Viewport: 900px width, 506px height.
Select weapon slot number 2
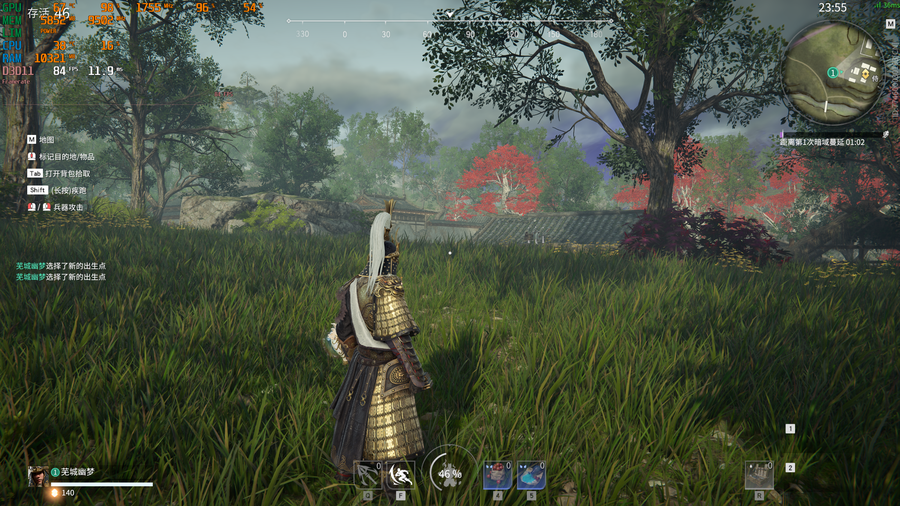(790, 467)
